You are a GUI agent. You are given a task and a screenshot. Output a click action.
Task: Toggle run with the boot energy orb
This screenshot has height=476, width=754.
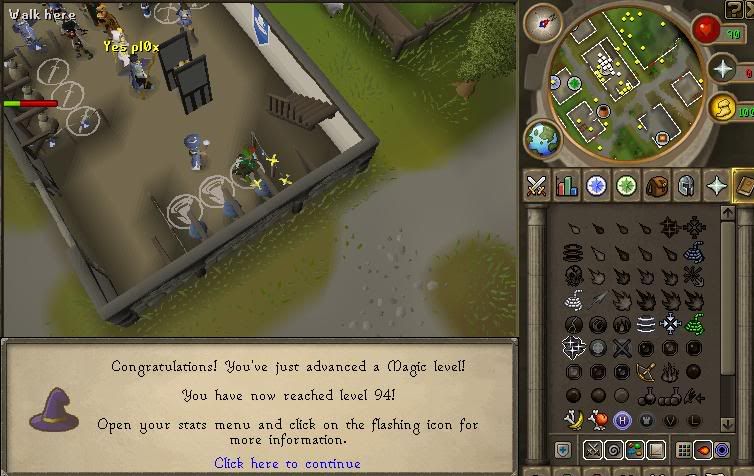[723, 108]
